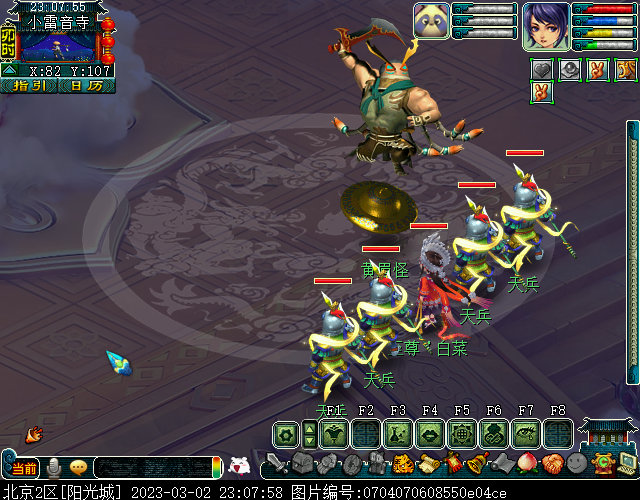Image resolution: width=640 pixels, height=500 pixels.
Task: Switch the 当前 chat channel button
Action: [23, 467]
